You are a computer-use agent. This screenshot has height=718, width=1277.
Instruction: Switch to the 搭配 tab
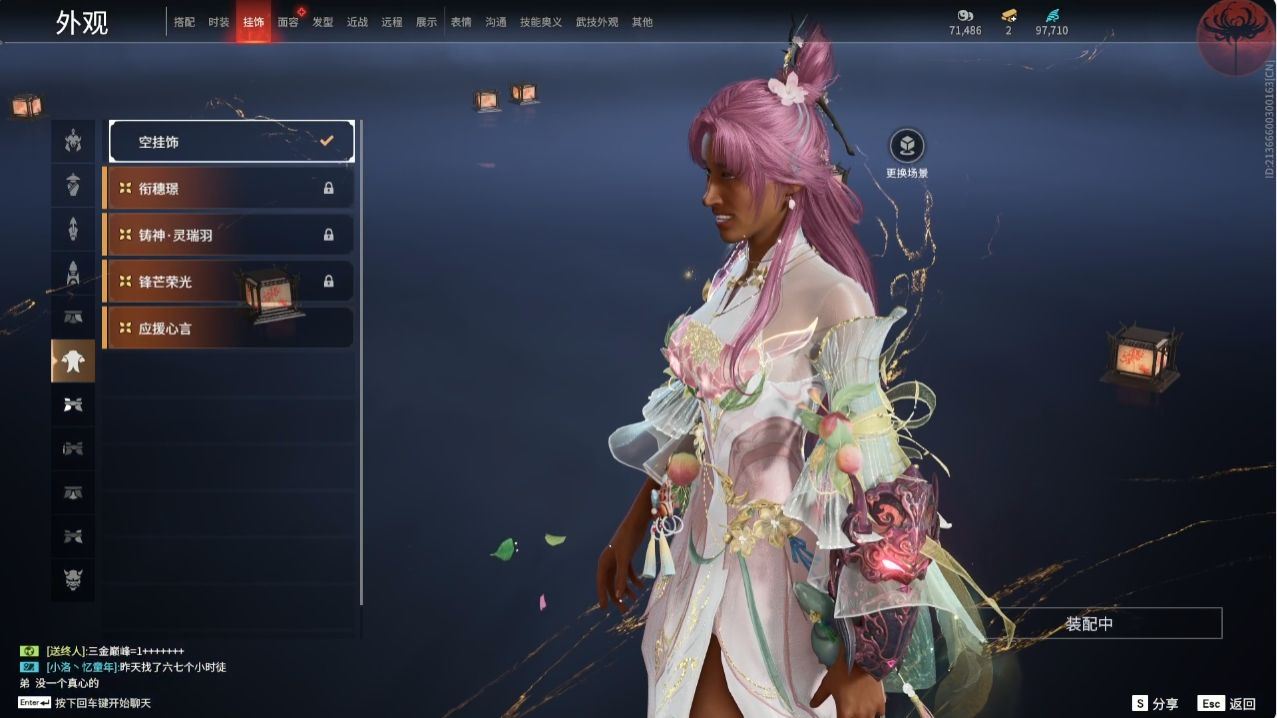184,22
